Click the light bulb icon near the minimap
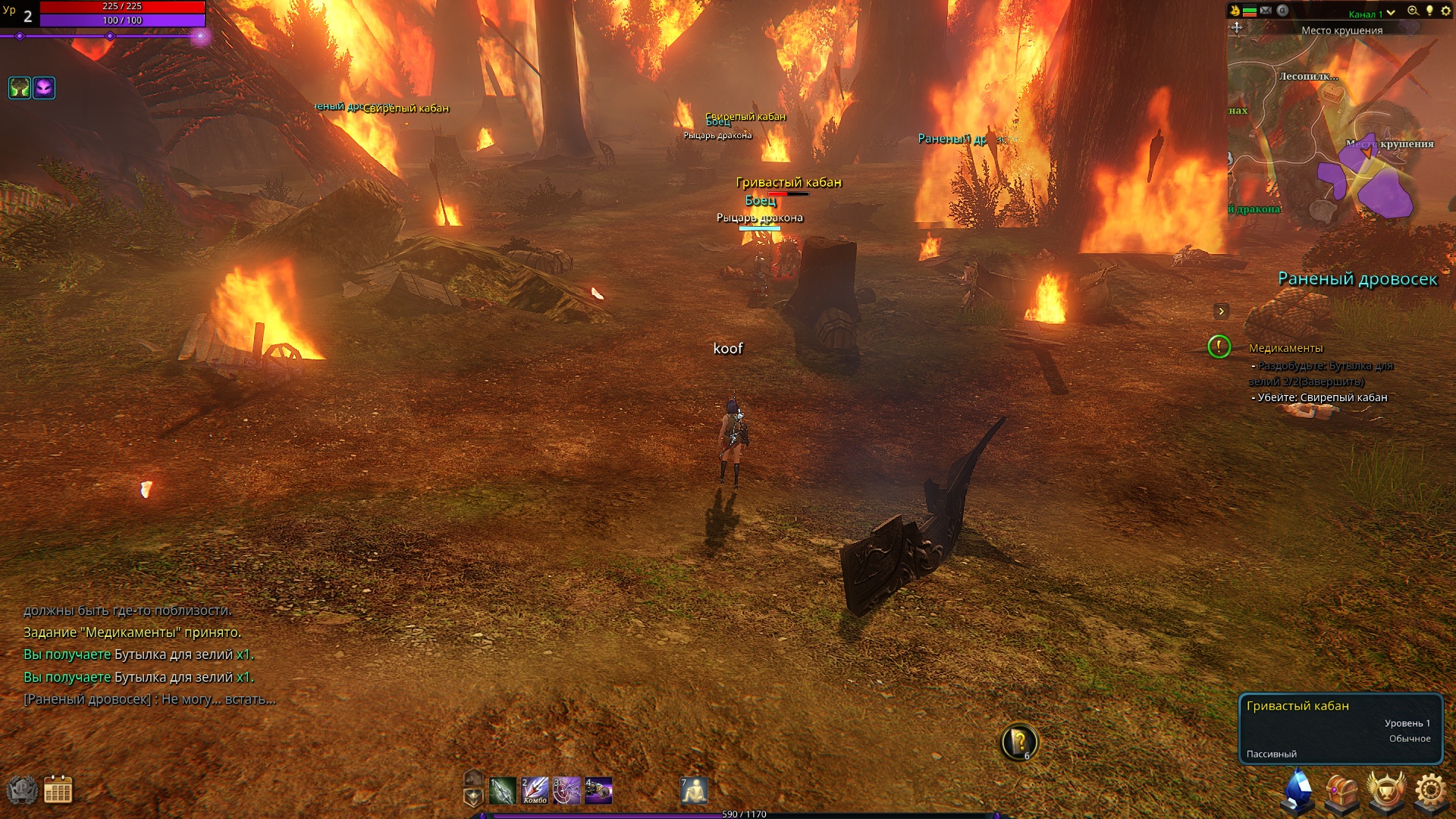1456x819 pixels. [x=1429, y=11]
